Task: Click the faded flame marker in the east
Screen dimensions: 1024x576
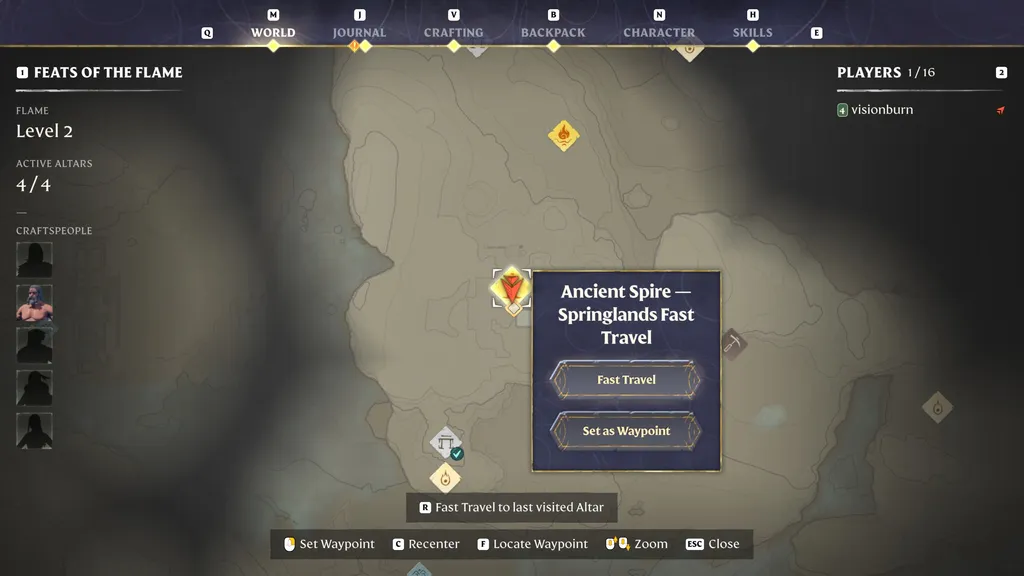Action: coord(937,407)
